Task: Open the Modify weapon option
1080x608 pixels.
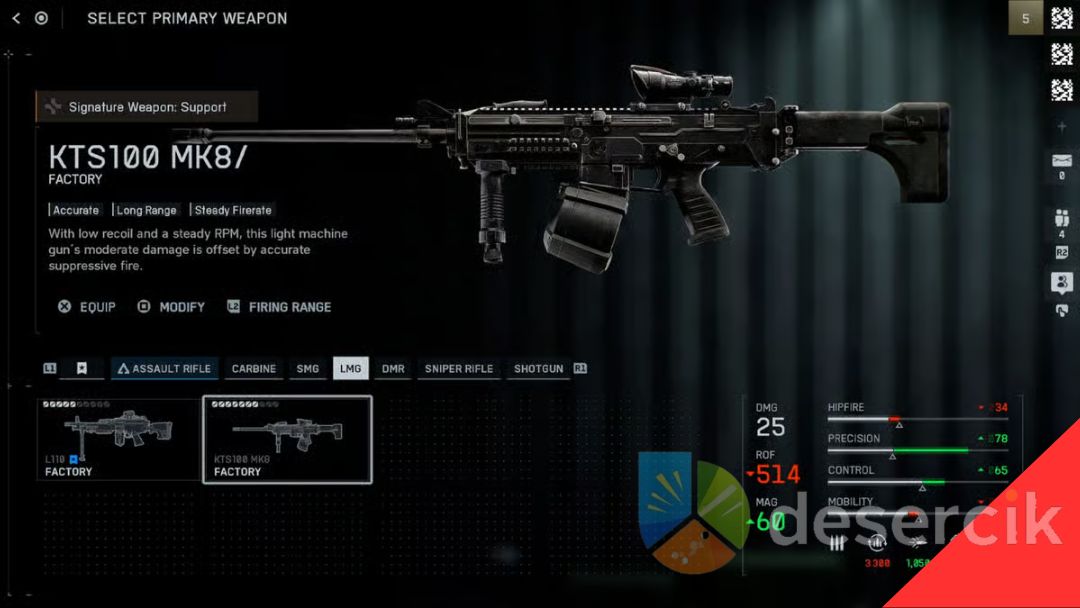Action: (171, 307)
